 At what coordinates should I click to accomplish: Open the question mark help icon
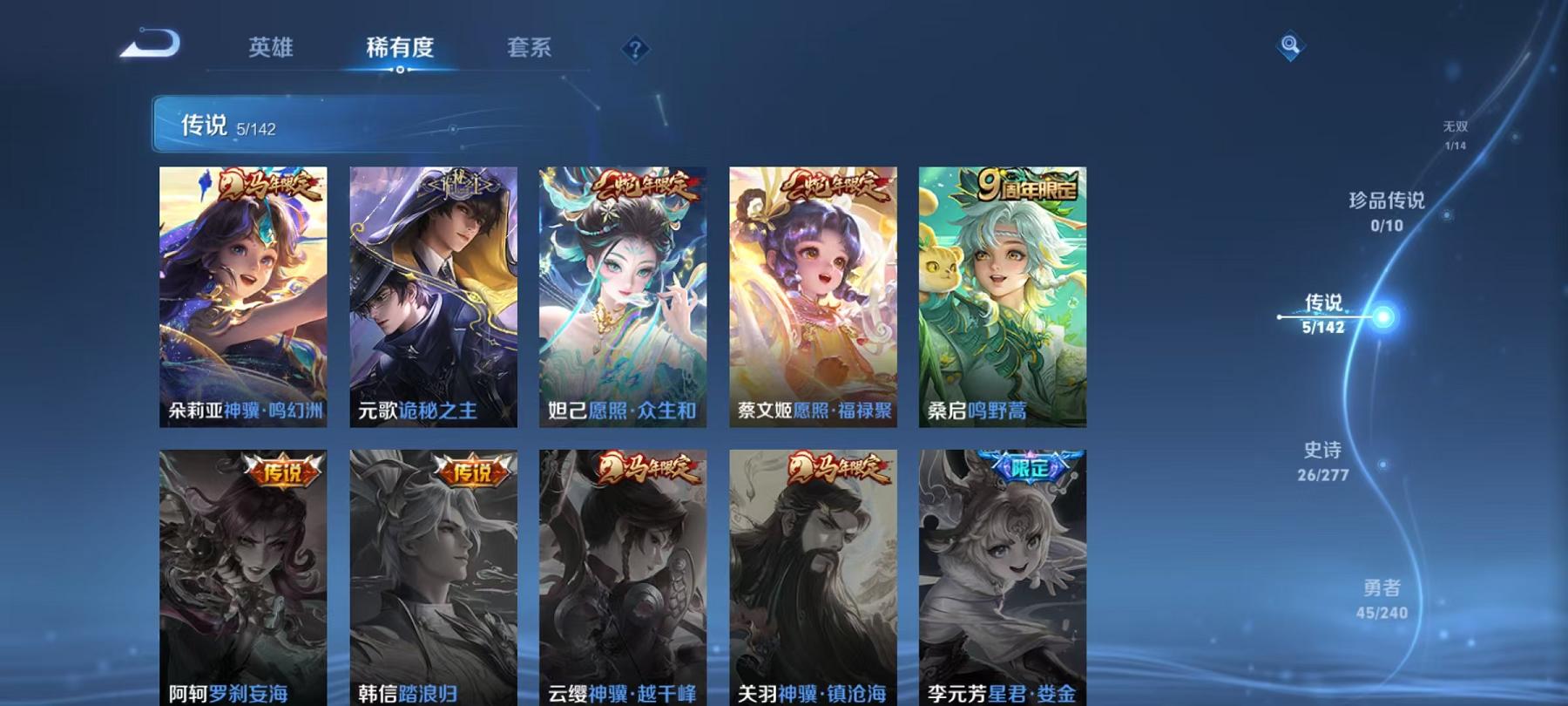[x=634, y=50]
